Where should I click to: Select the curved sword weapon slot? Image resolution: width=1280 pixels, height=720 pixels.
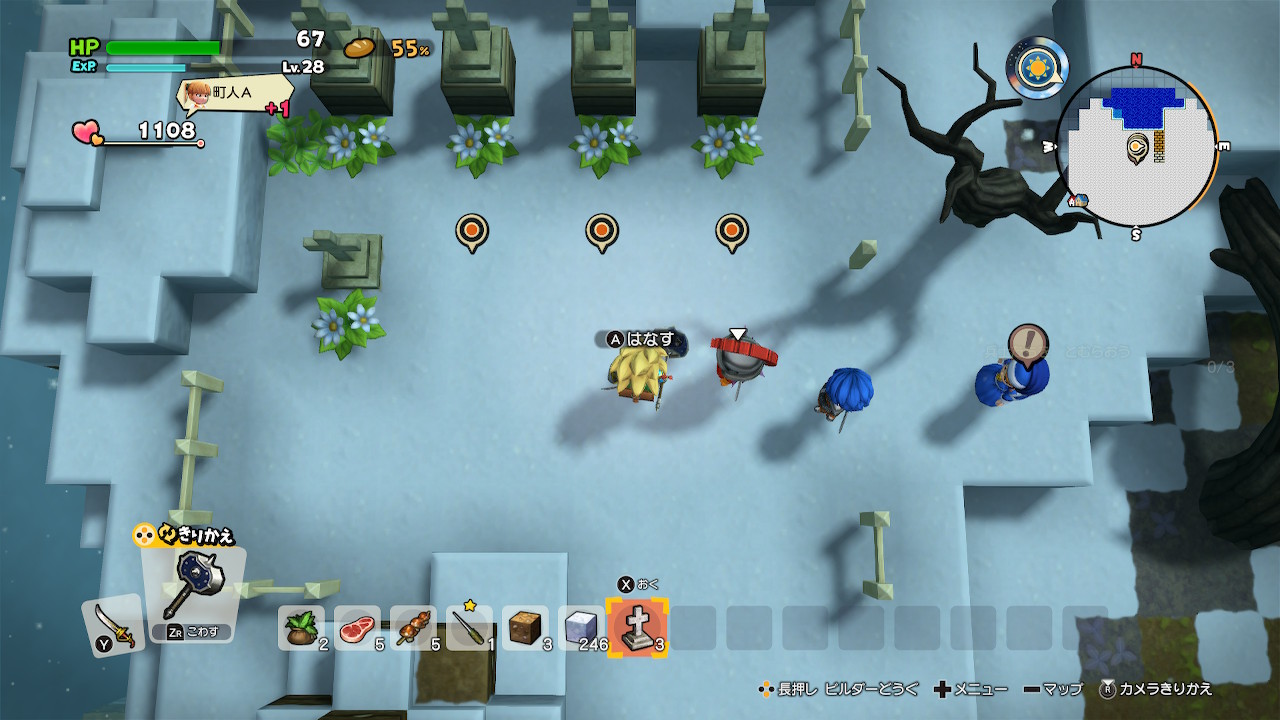113,626
